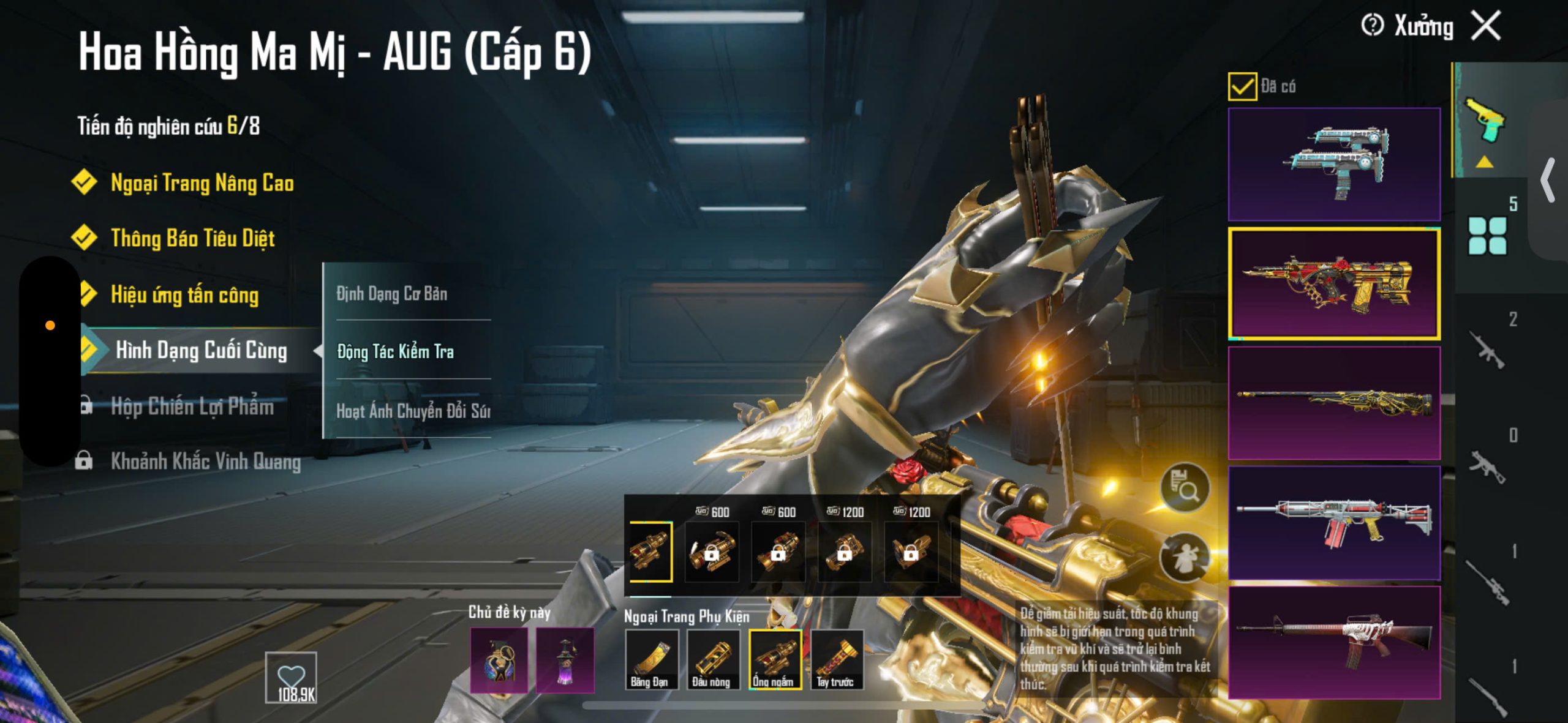Image resolution: width=1568 pixels, height=723 pixels.
Task: Close the workshop screen with the X
Action: click(x=1487, y=26)
